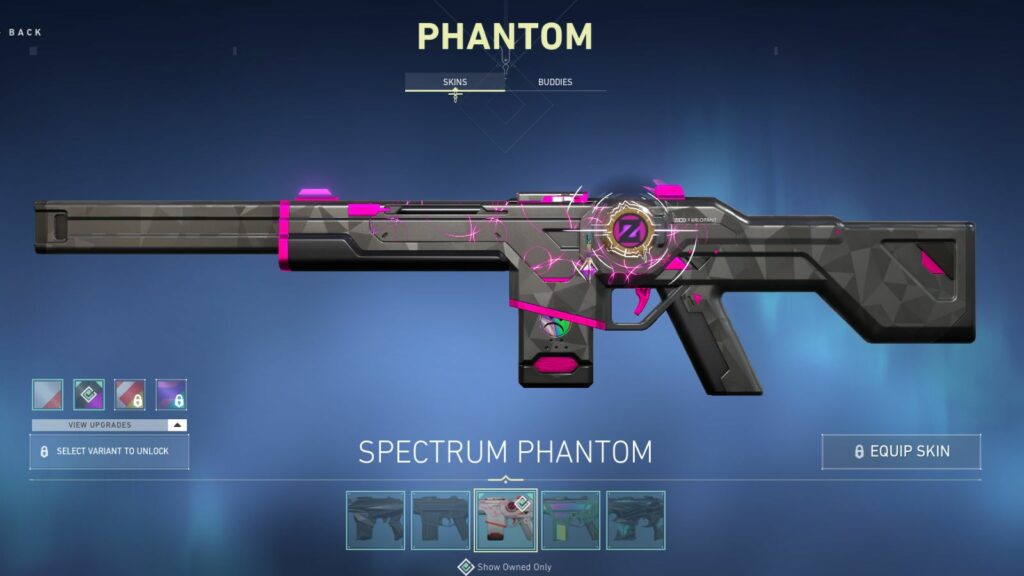Viewport: 1024px width, 576px height.
Task: Pick the green and purple skin thumbnail
Action: point(570,520)
